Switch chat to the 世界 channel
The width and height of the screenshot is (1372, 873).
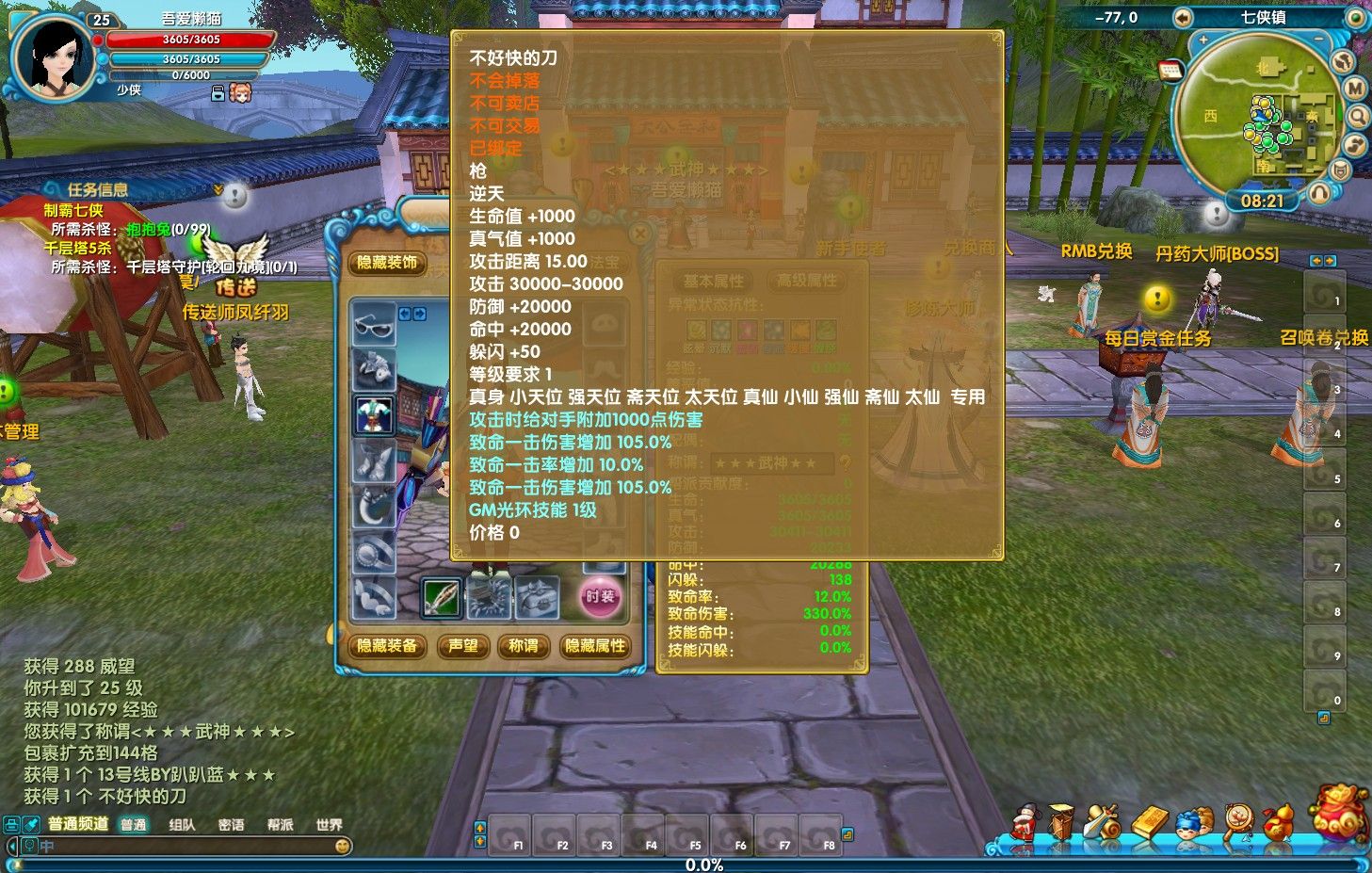coord(329,825)
